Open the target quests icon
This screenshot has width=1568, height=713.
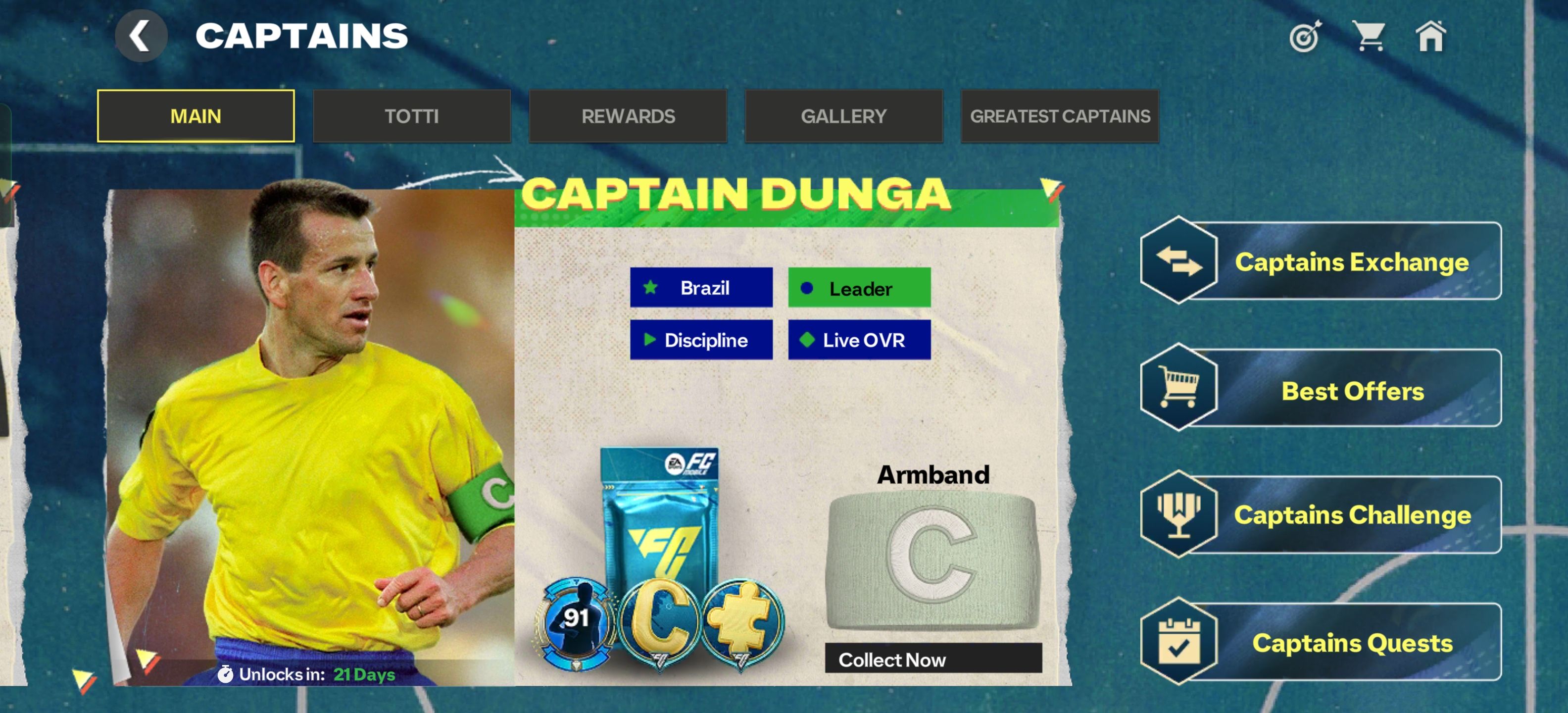click(1305, 37)
